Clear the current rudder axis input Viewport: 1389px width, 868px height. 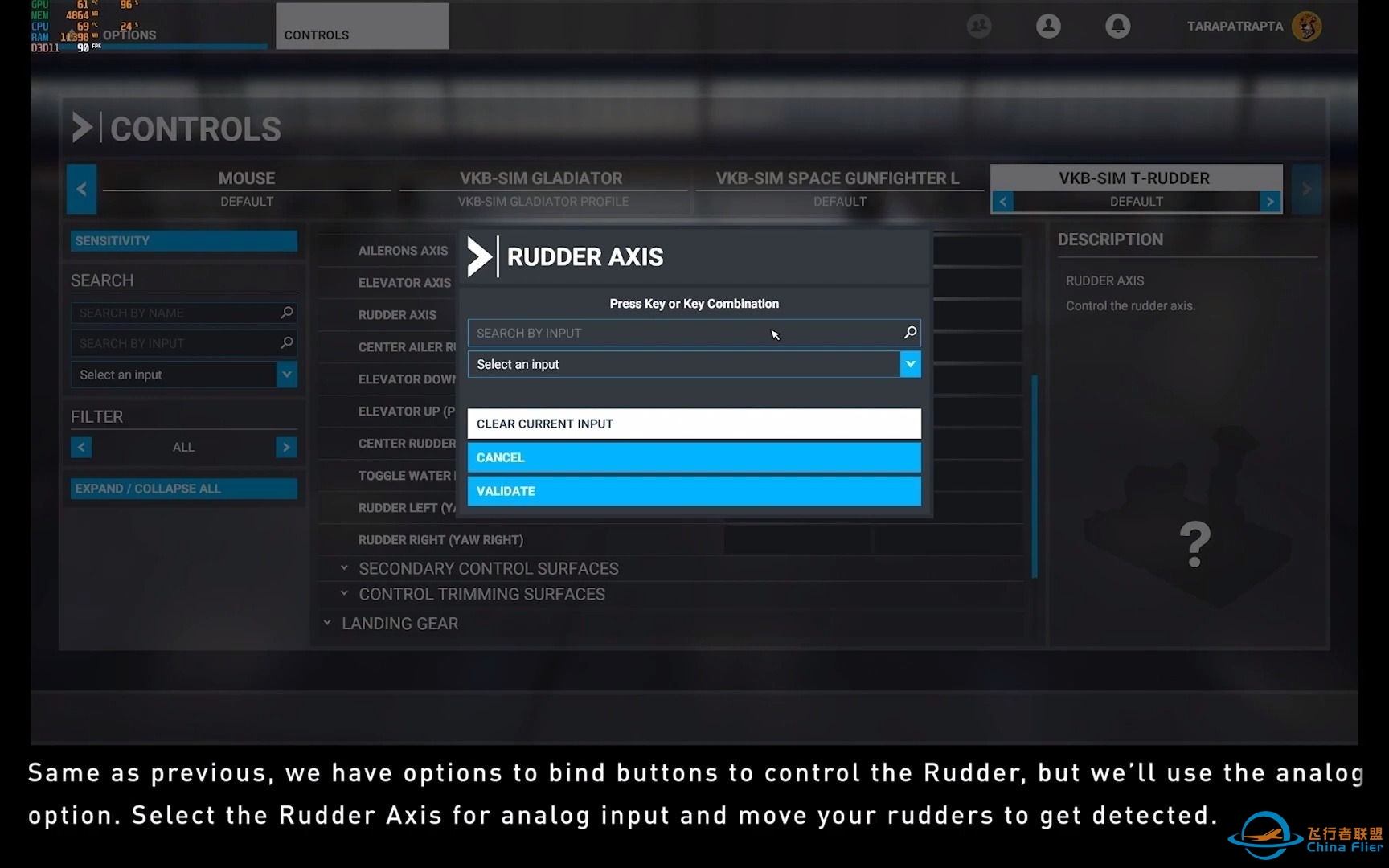(x=694, y=424)
